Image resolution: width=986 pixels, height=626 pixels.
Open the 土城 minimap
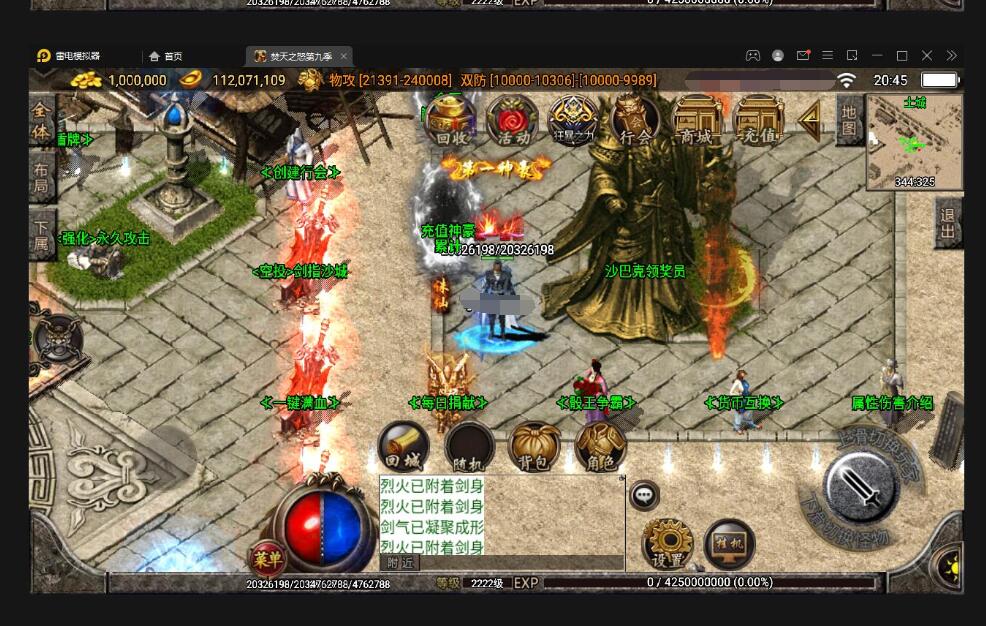(914, 142)
